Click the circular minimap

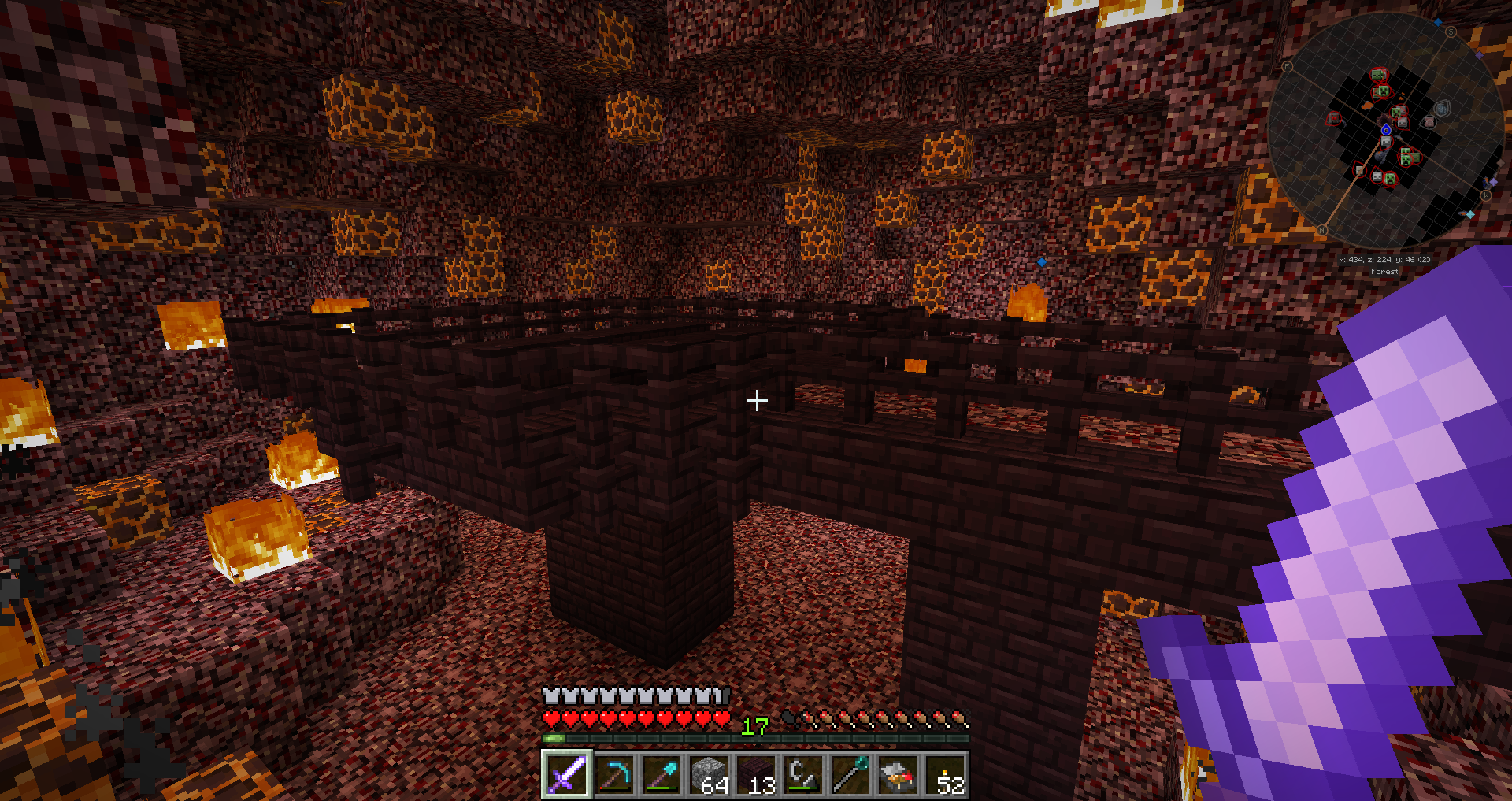pyautogui.click(x=1386, y=130)
